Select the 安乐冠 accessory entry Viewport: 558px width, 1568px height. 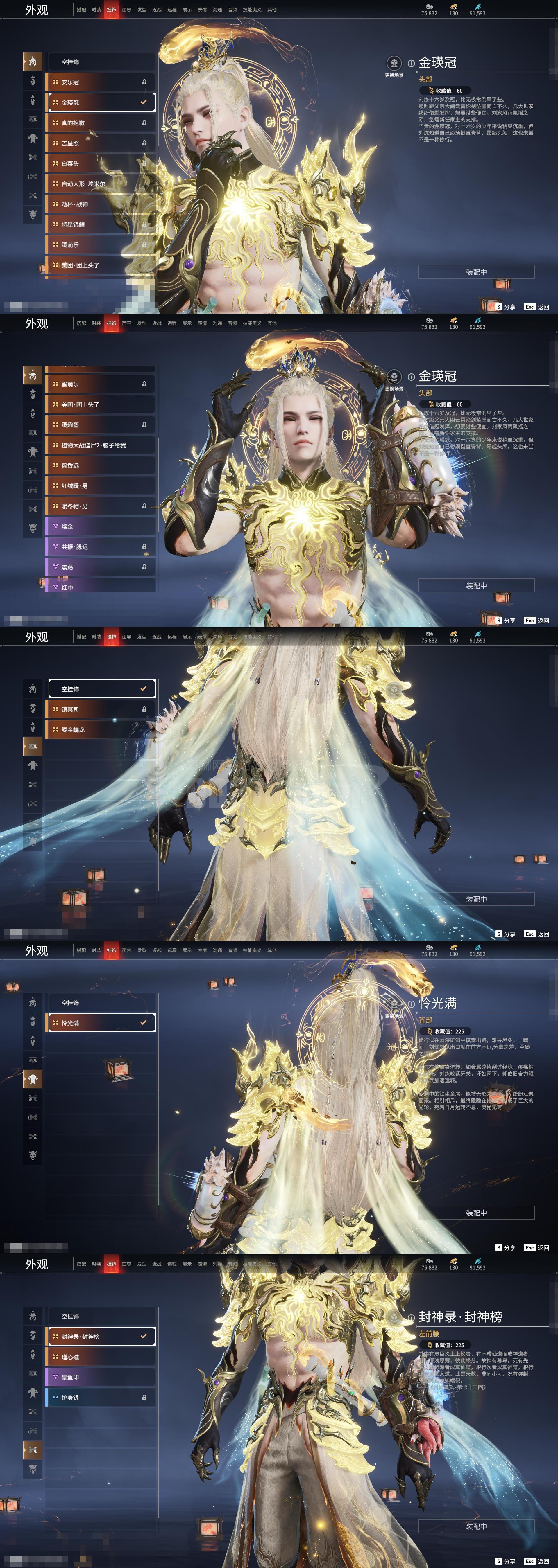(101, 82)
